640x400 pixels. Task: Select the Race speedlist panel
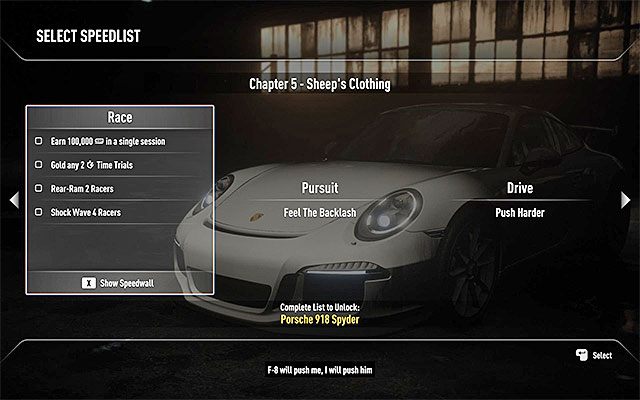120,118
